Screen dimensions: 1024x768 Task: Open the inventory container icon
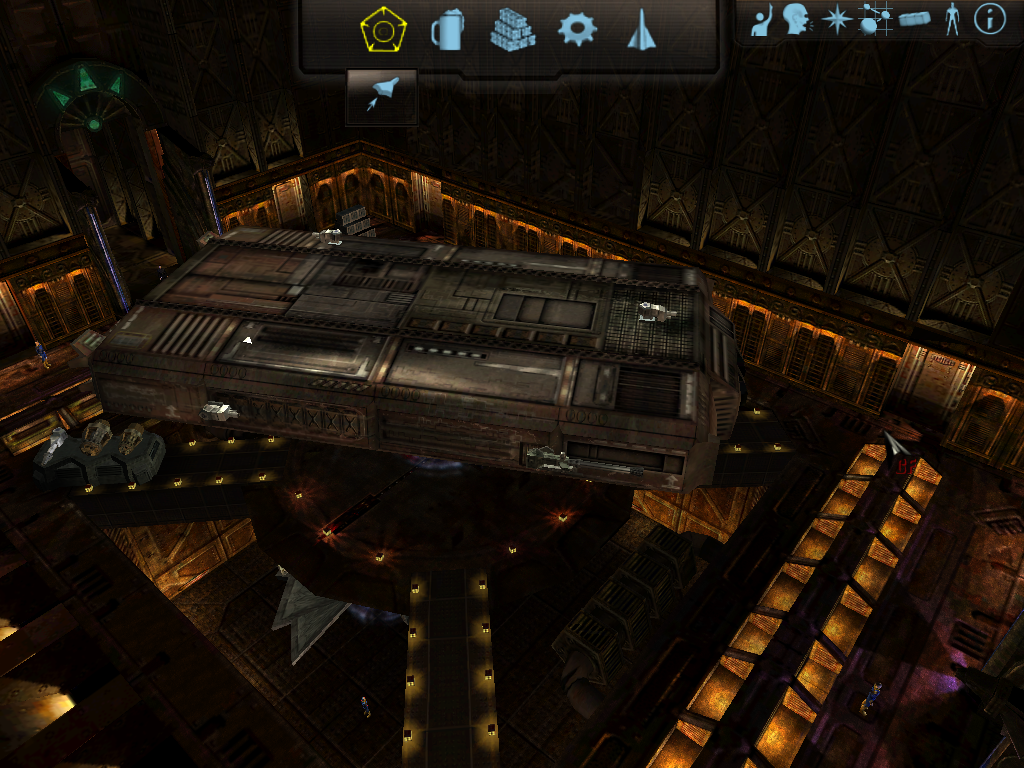pyautogui.click(x=914, y=19)
